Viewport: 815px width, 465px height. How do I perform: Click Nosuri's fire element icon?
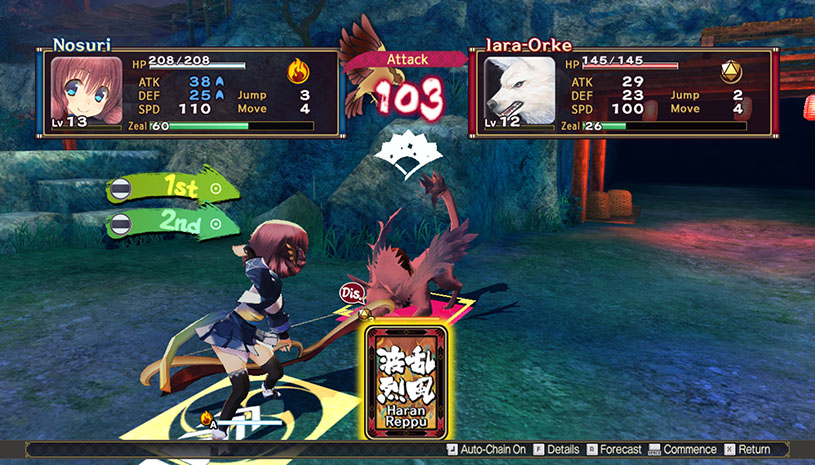298,71
